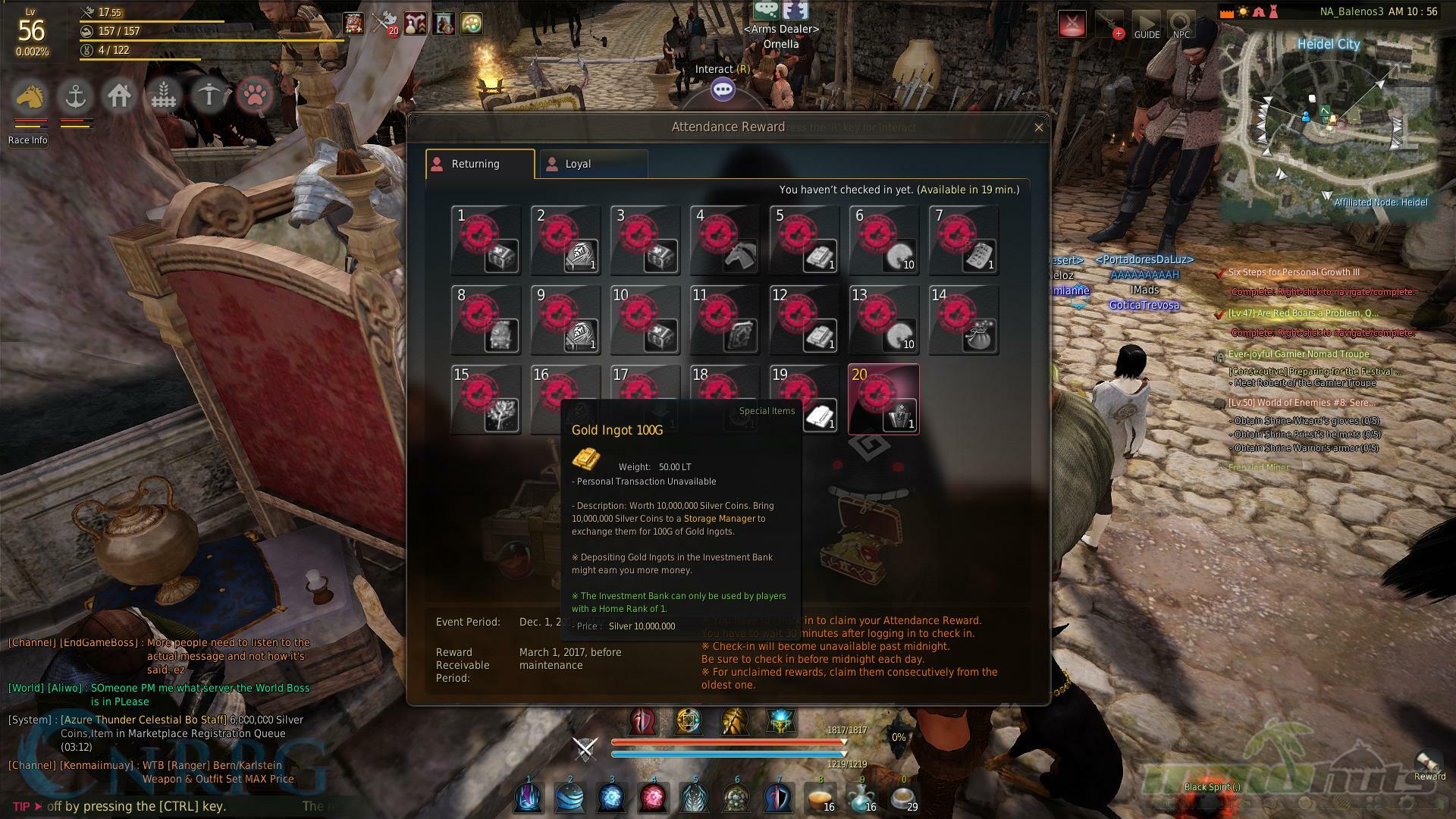Viewport: 1456px width, 819px height.
Task: Open the GUIDE button
Action: click(x=1147, y=24)
